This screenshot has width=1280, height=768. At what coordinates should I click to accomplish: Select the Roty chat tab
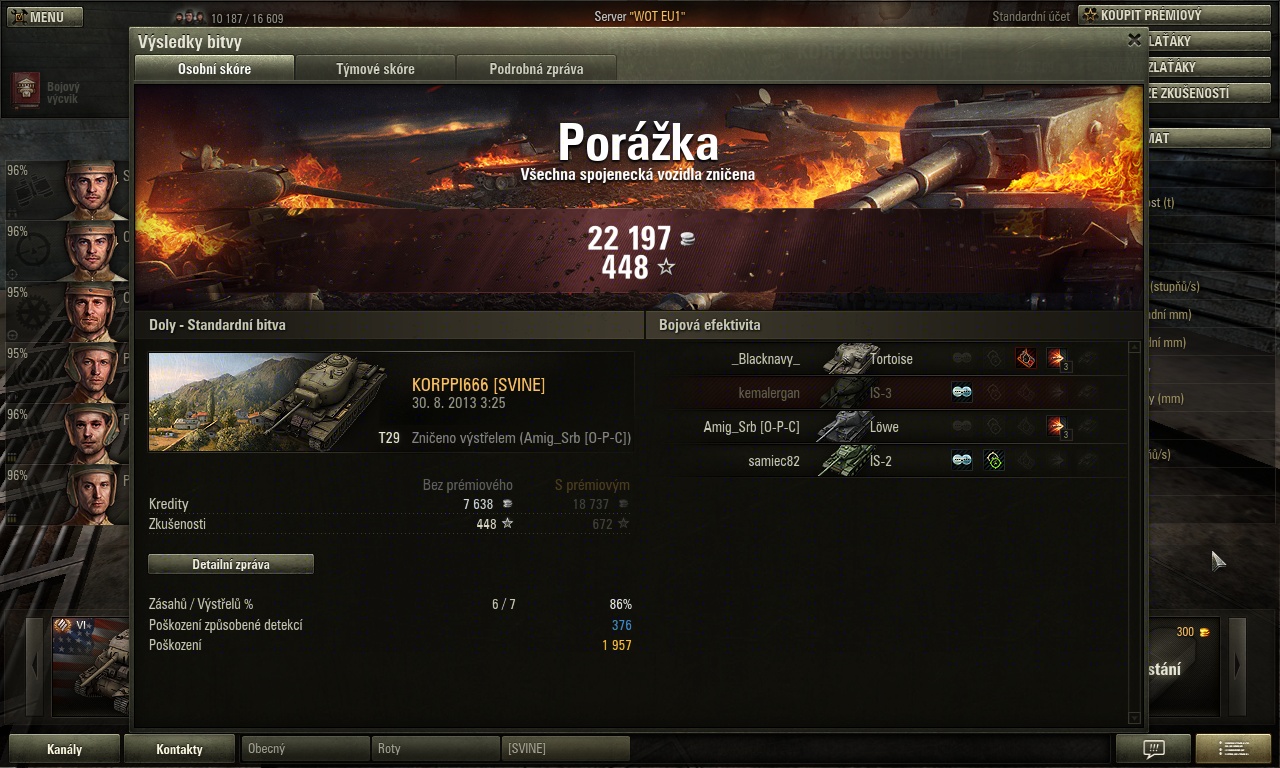[x=435, y=749]
